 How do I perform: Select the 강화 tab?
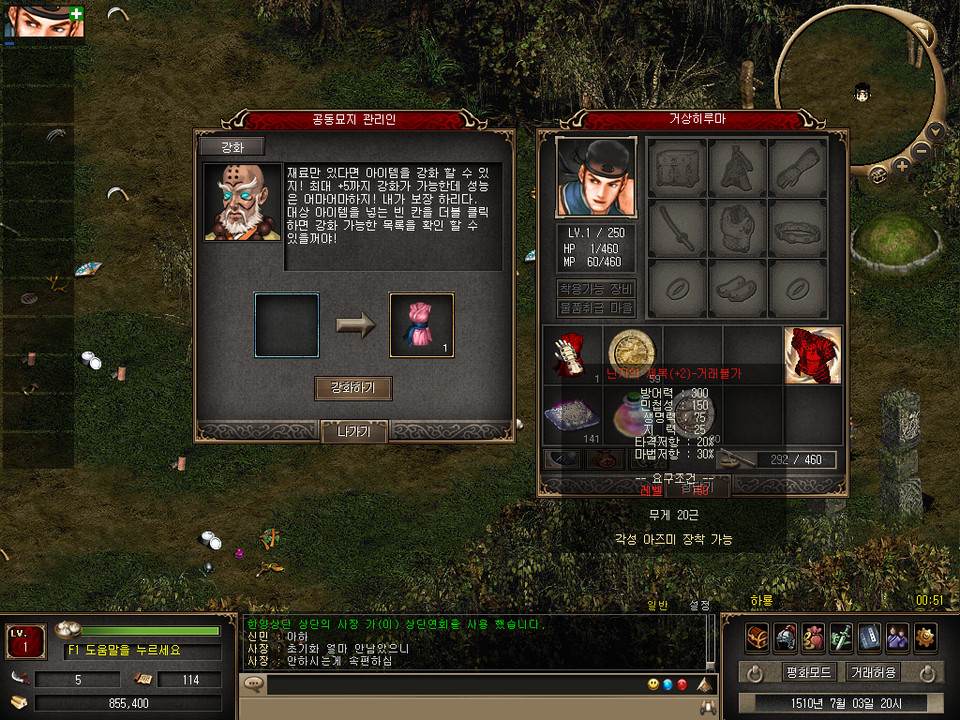231,146
